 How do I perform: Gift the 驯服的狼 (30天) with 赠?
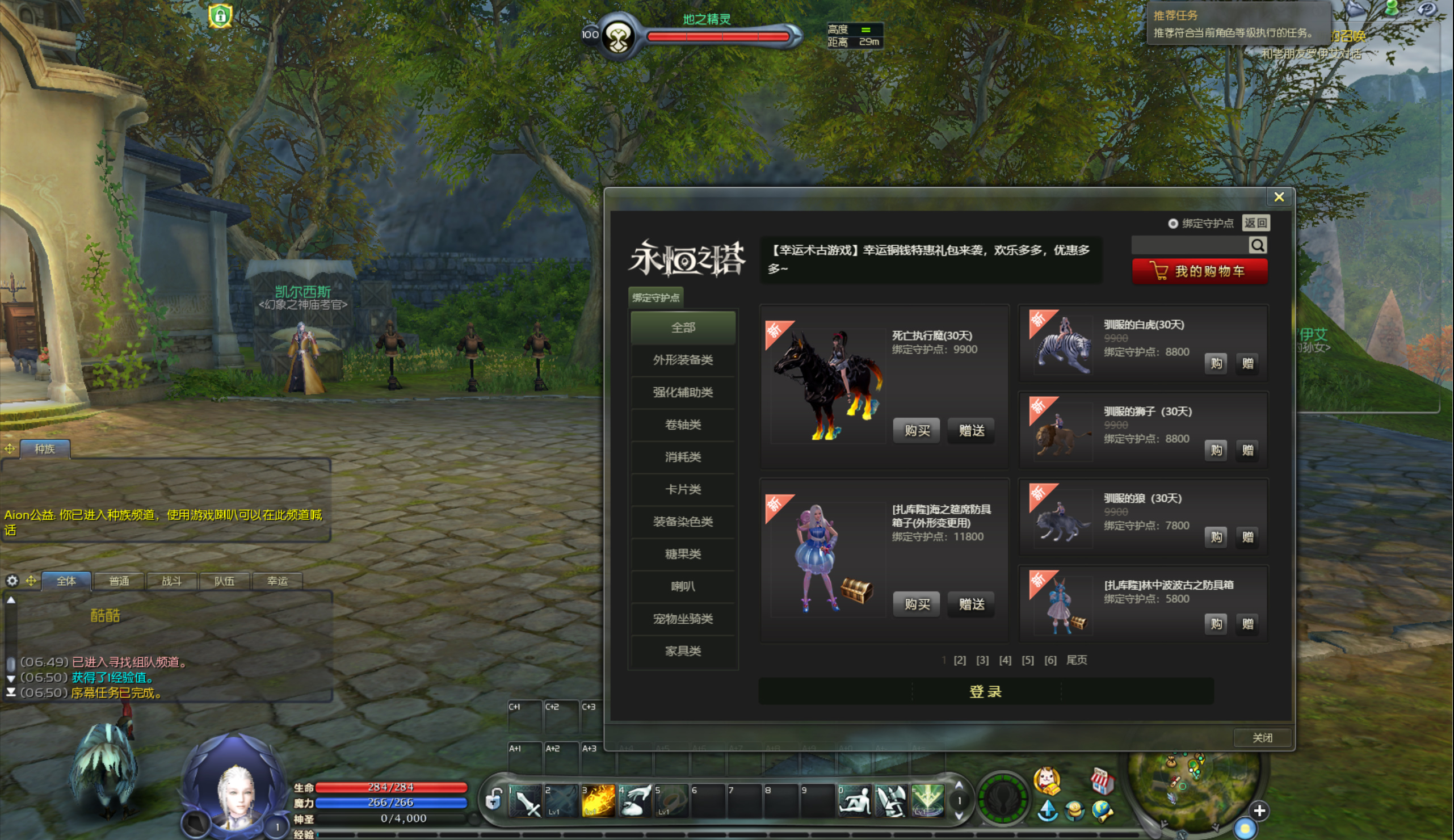tap(1247, 537)
